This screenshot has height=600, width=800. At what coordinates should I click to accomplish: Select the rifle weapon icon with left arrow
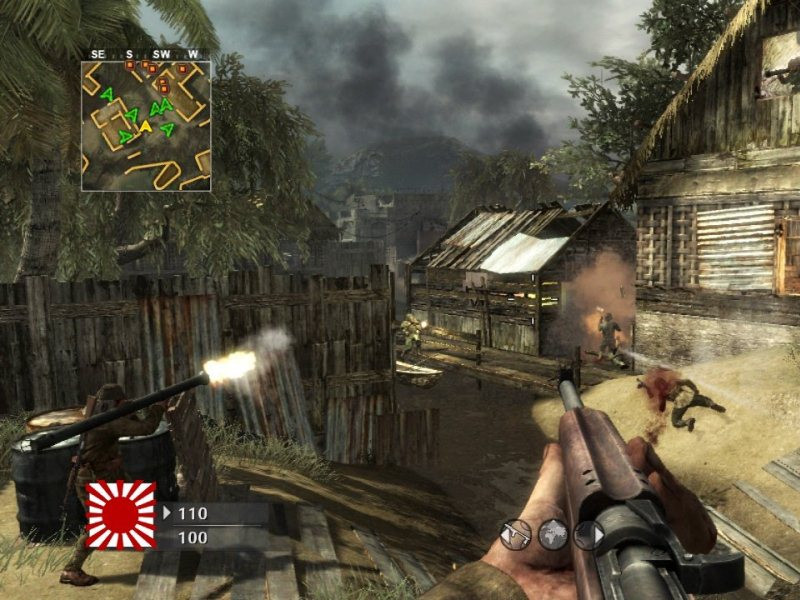pyautogui.click(x=515, y=535)
